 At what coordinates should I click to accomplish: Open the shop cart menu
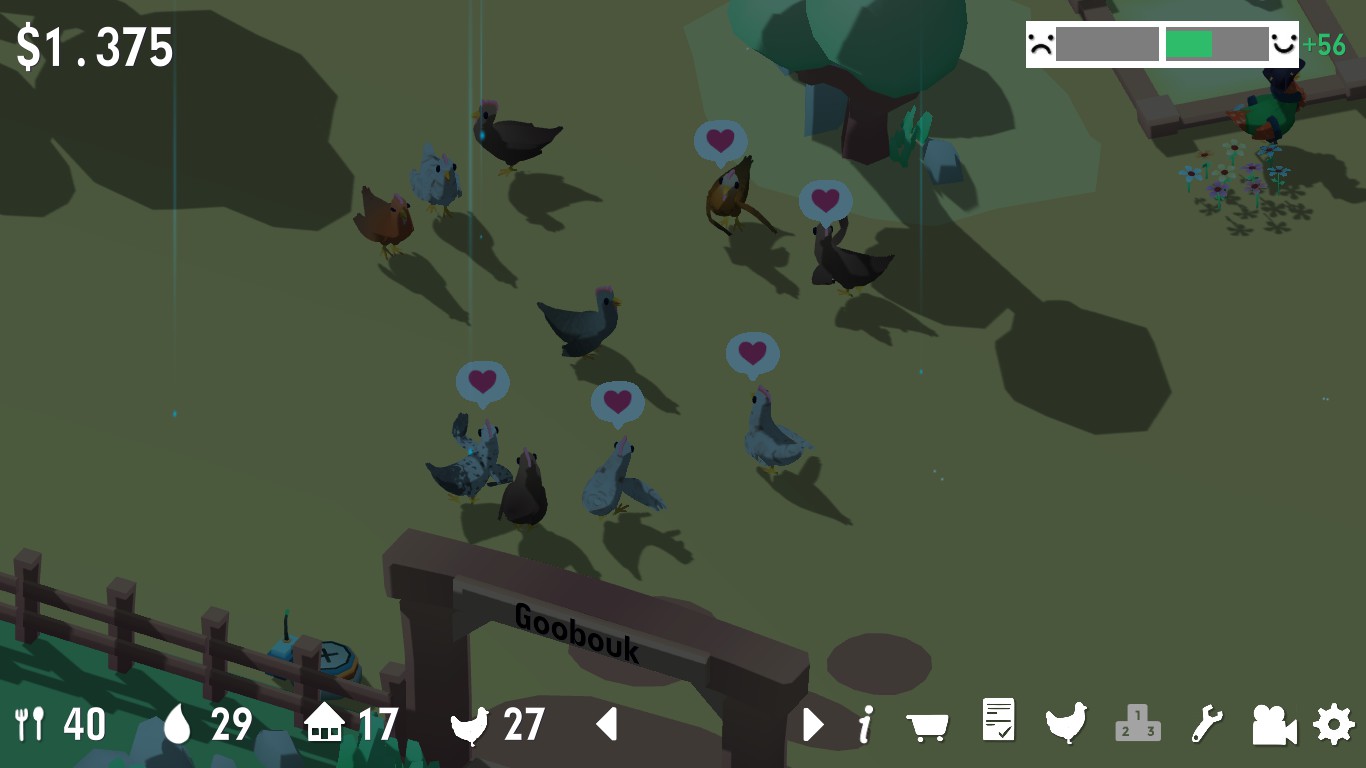click(927, 725)
